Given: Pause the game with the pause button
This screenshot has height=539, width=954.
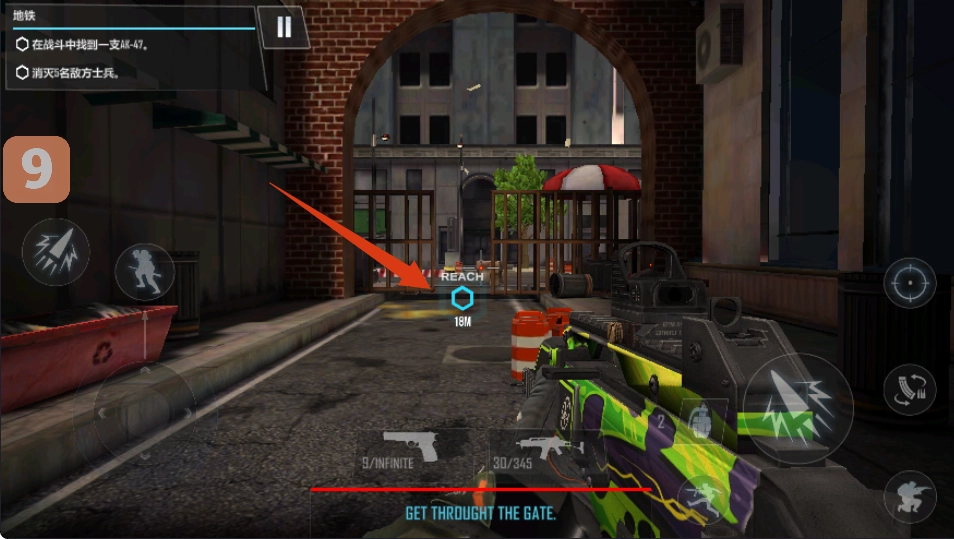Looking at the screenshot, I should (x=284, y=27).
